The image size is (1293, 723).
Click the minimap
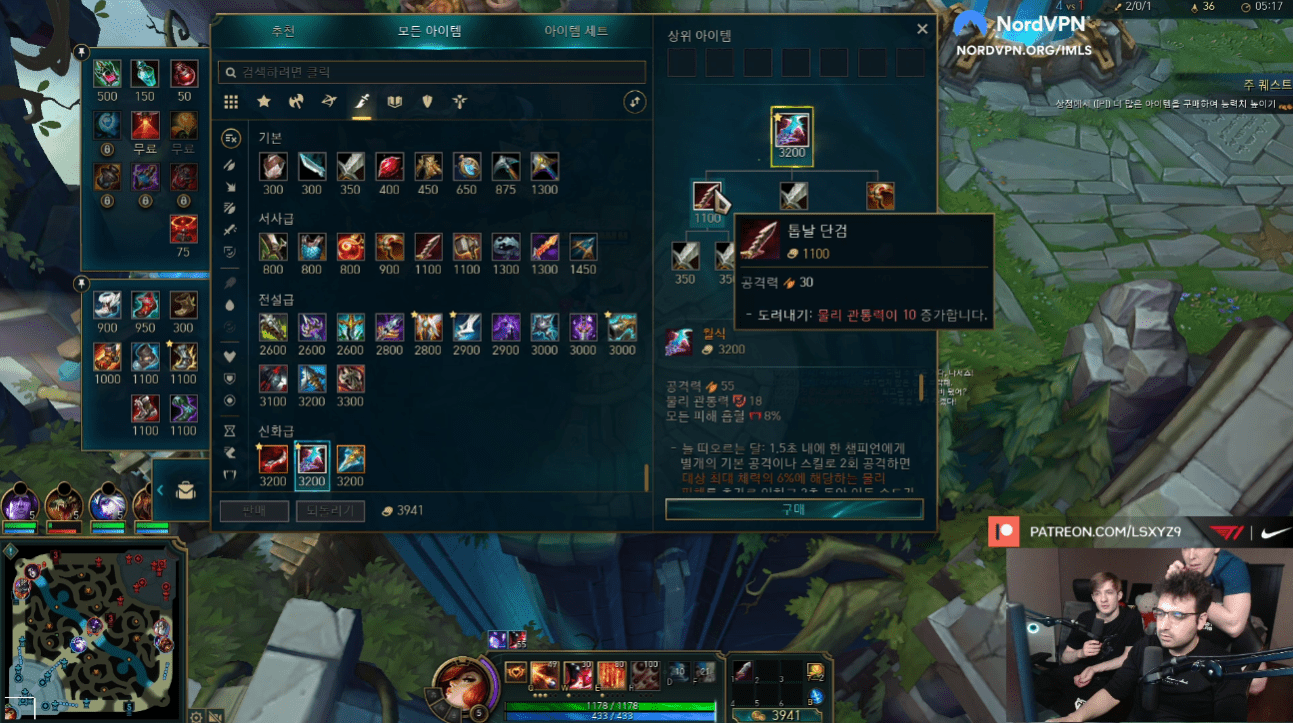93,630
